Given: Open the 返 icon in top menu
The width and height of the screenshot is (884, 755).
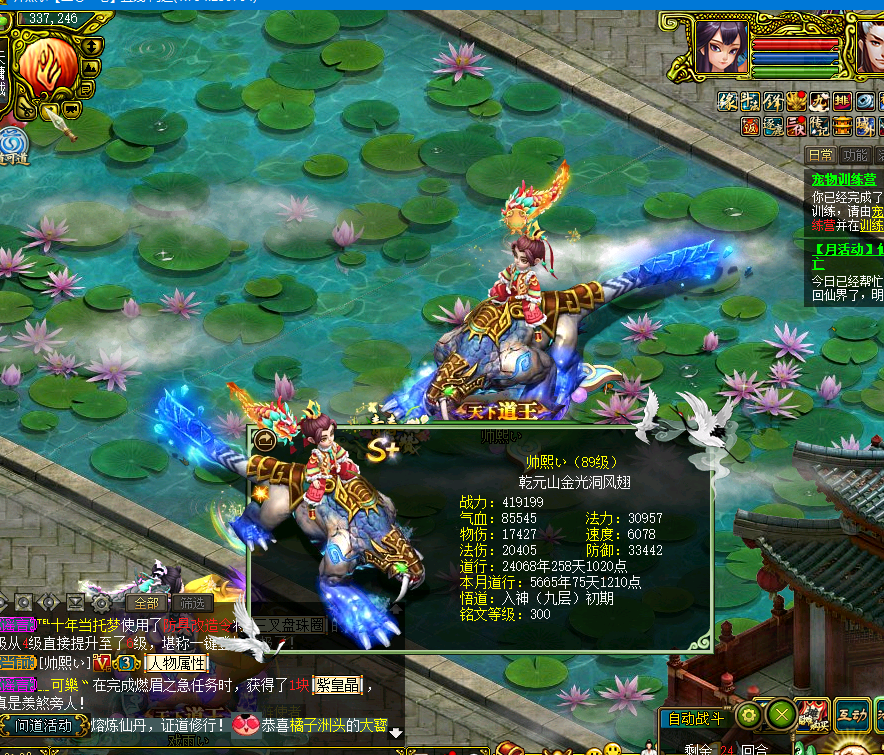Looking at the screenshot, I should 750,126.
